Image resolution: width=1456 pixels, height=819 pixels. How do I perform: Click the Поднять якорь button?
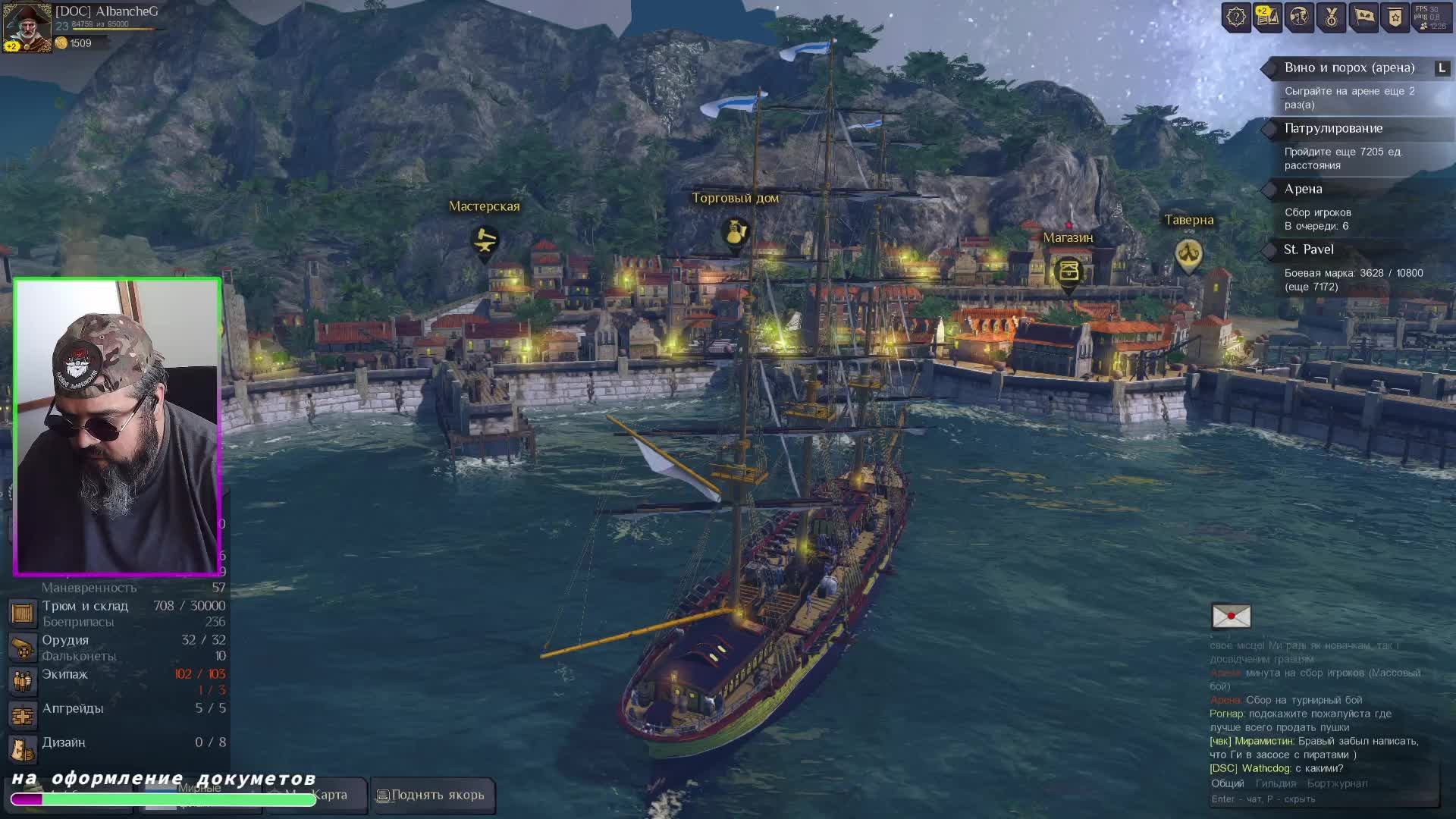(x=431, y=795)
